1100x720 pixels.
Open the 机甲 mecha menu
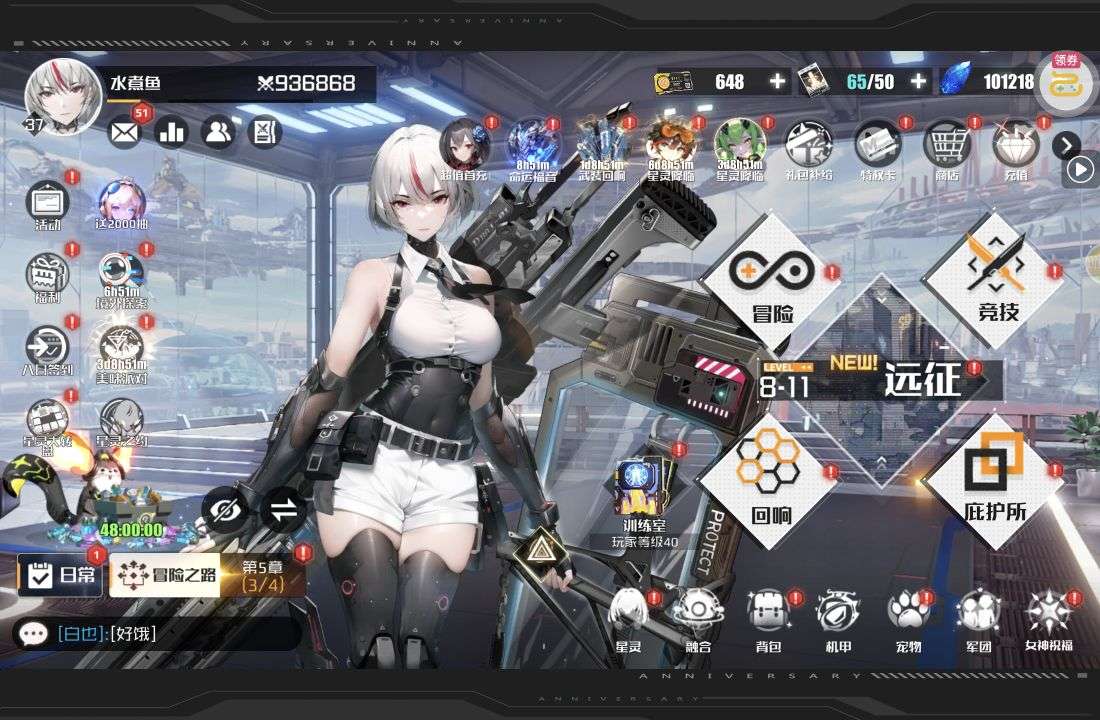coord(838,618)
